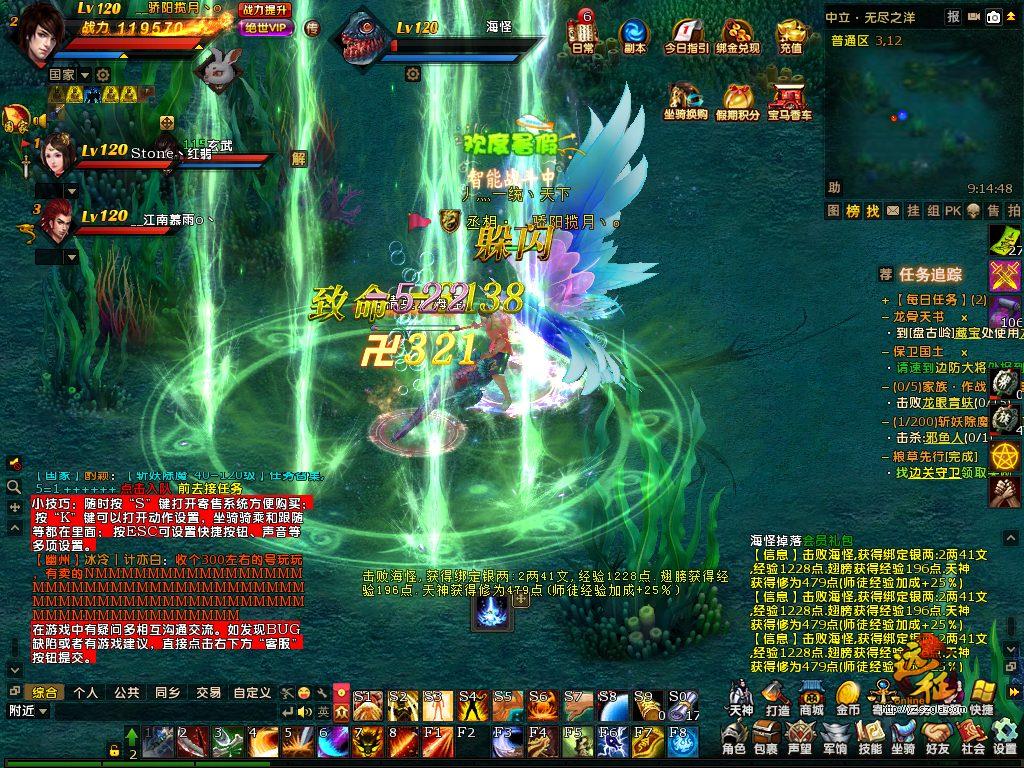Open the 商城 shop
The image size is (1024, 768).
tap(811, 698)
